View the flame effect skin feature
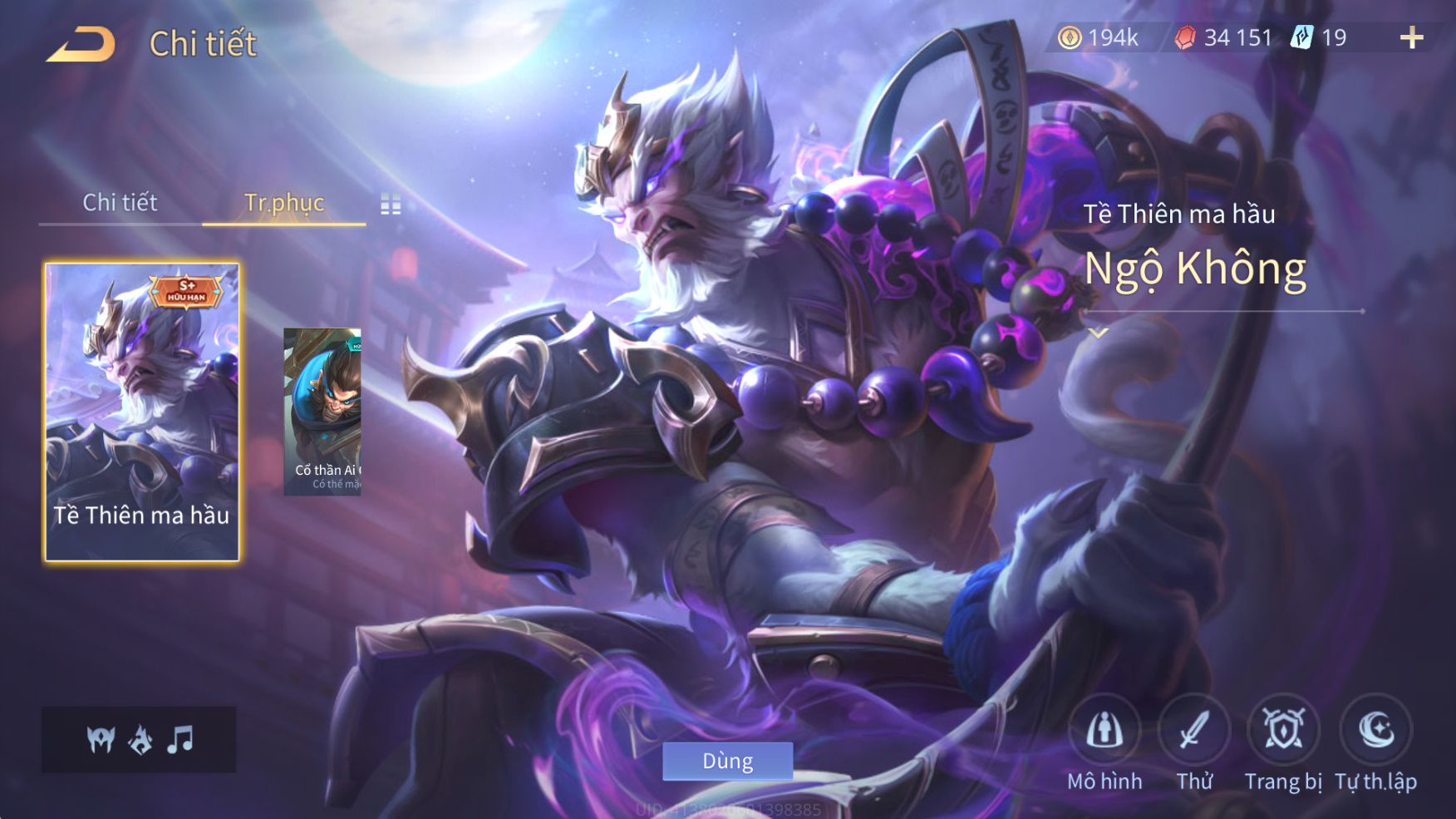This screenshot has height=819, width=1456. [x=140, y=739]
